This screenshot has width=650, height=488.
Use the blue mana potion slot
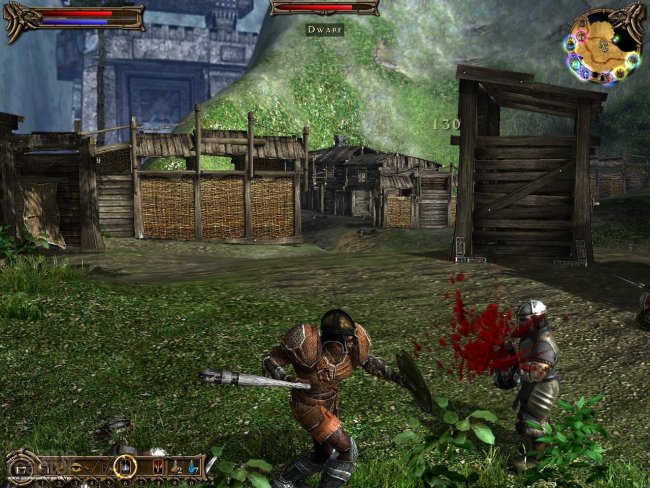pyautogui.click(x=193, y=468)
